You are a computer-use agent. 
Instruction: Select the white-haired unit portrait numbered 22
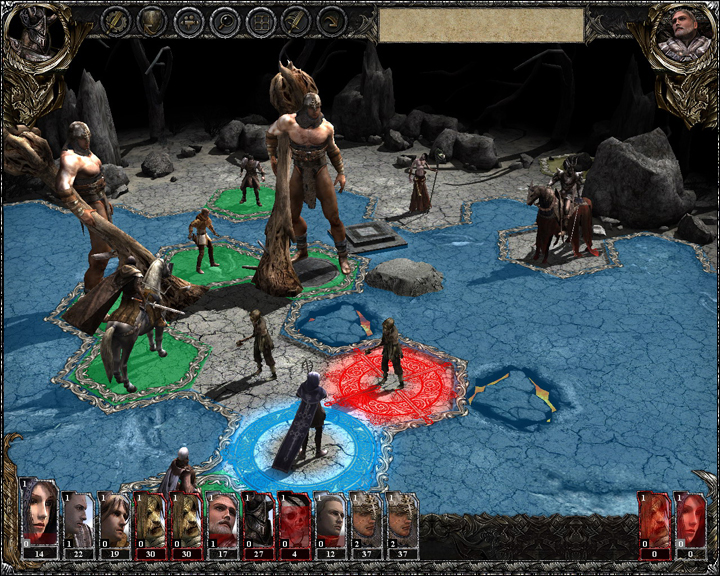point(78,518)
